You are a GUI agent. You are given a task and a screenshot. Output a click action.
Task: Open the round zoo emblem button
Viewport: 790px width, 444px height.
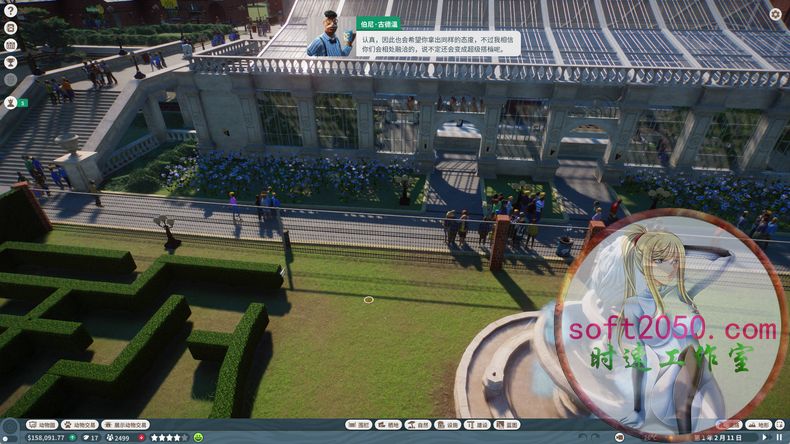click(11, 427)
